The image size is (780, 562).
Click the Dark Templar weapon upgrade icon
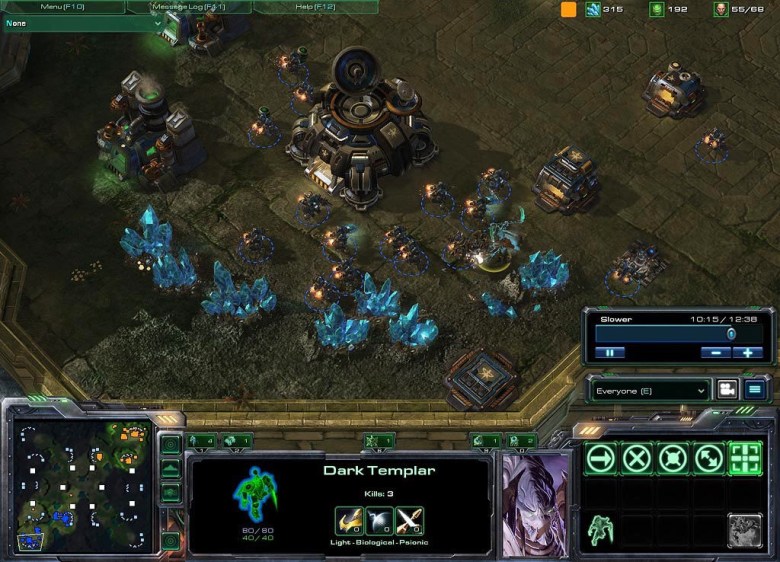pos(349,520)
